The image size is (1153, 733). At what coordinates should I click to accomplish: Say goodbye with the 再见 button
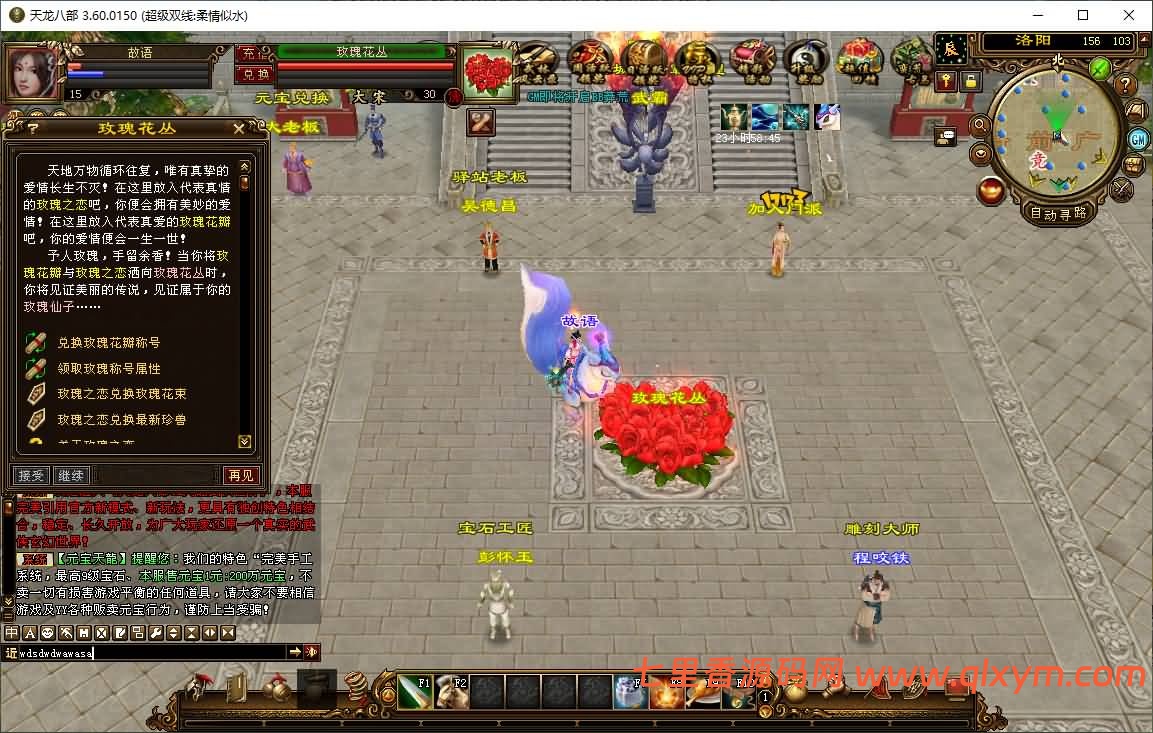240,475
